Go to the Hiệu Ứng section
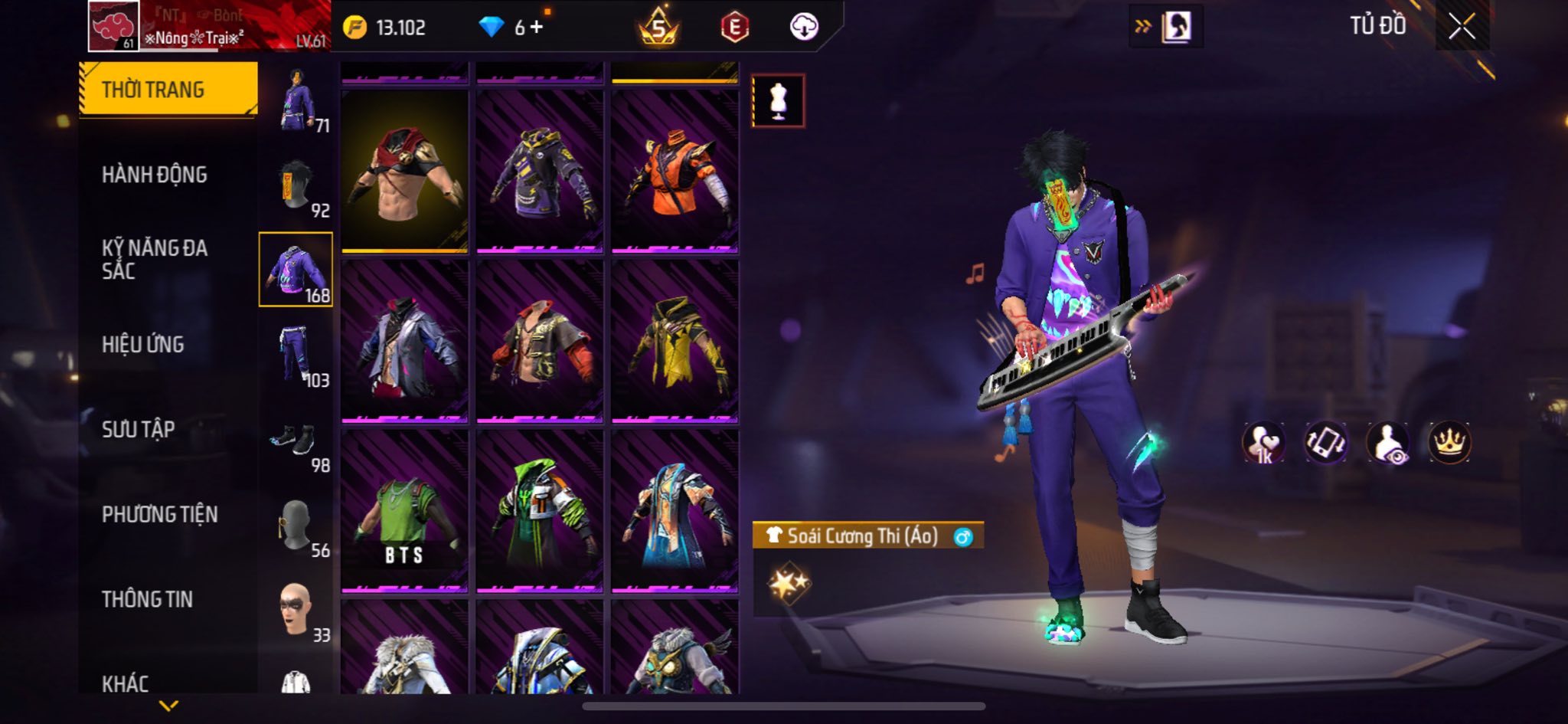1568x724 pixels. point(143,345)
